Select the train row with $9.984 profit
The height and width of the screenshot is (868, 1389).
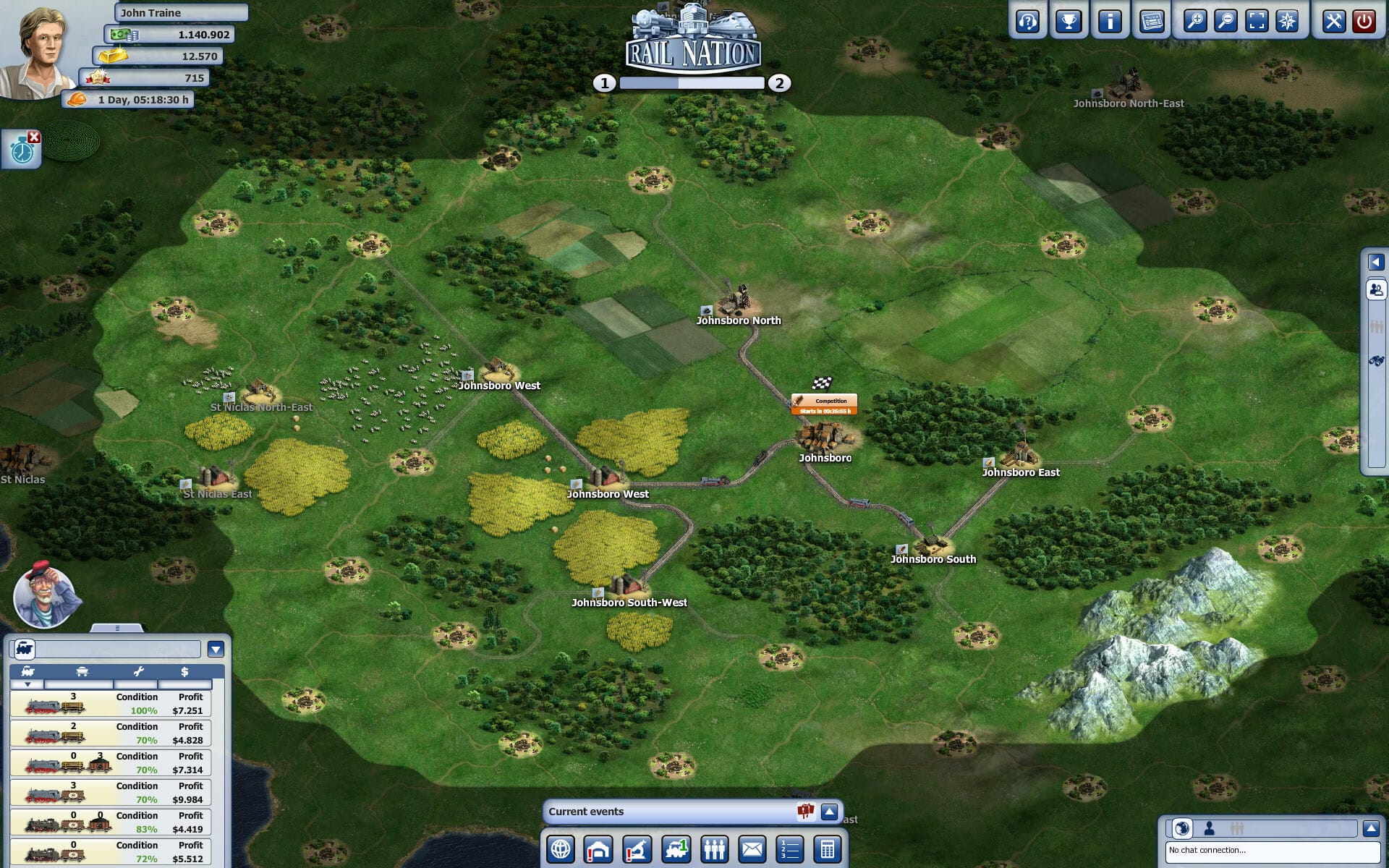(x=111, y=793)
